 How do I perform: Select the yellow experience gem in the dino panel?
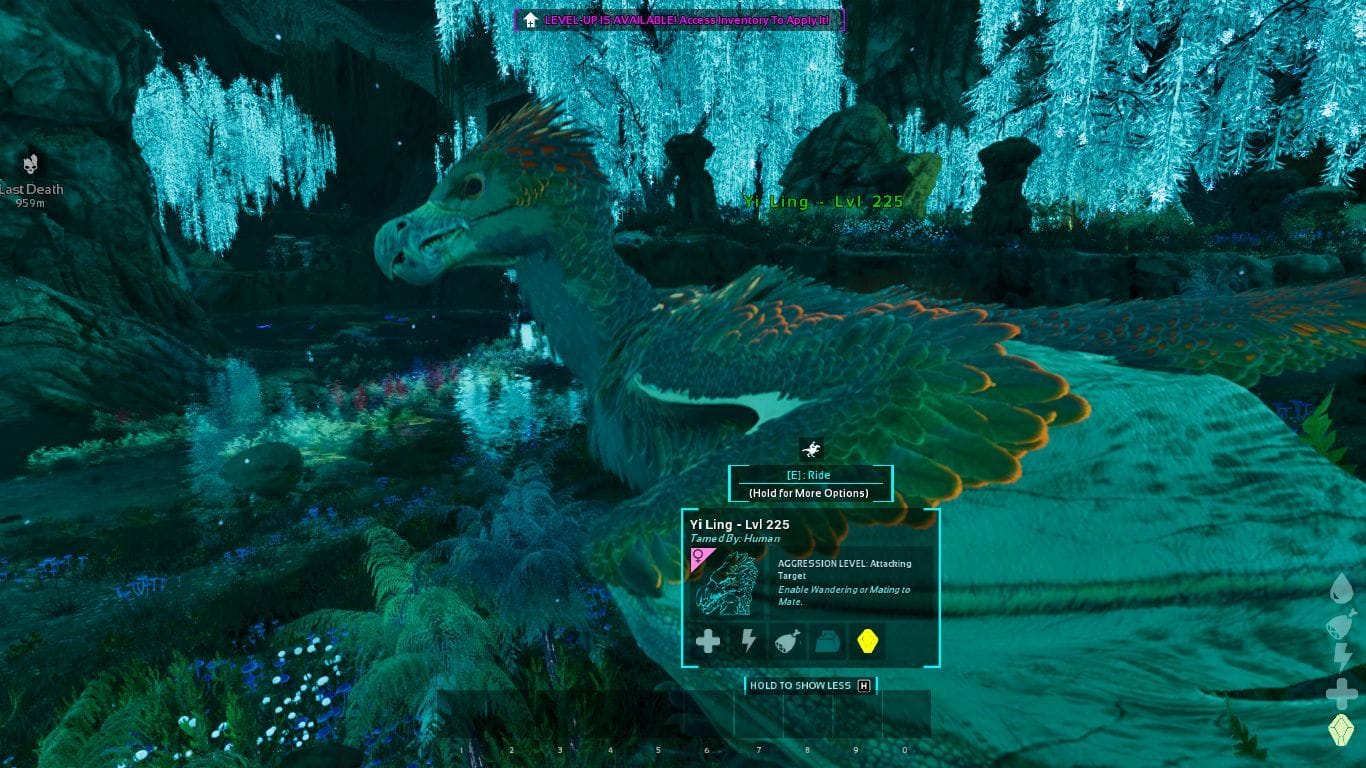coord(867,641)
